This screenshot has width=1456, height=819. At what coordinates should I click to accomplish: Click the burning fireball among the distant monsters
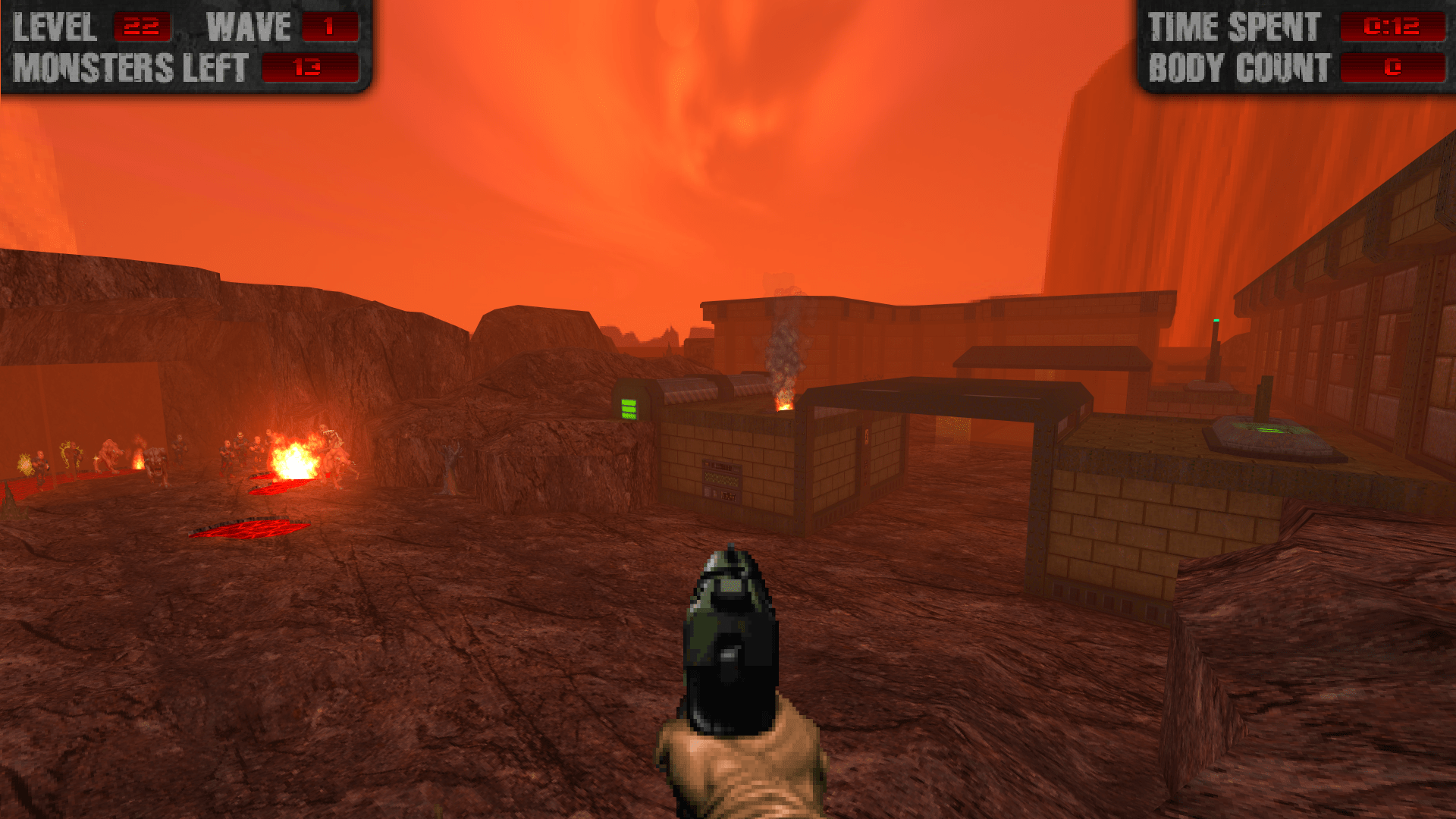coord(296,459)
